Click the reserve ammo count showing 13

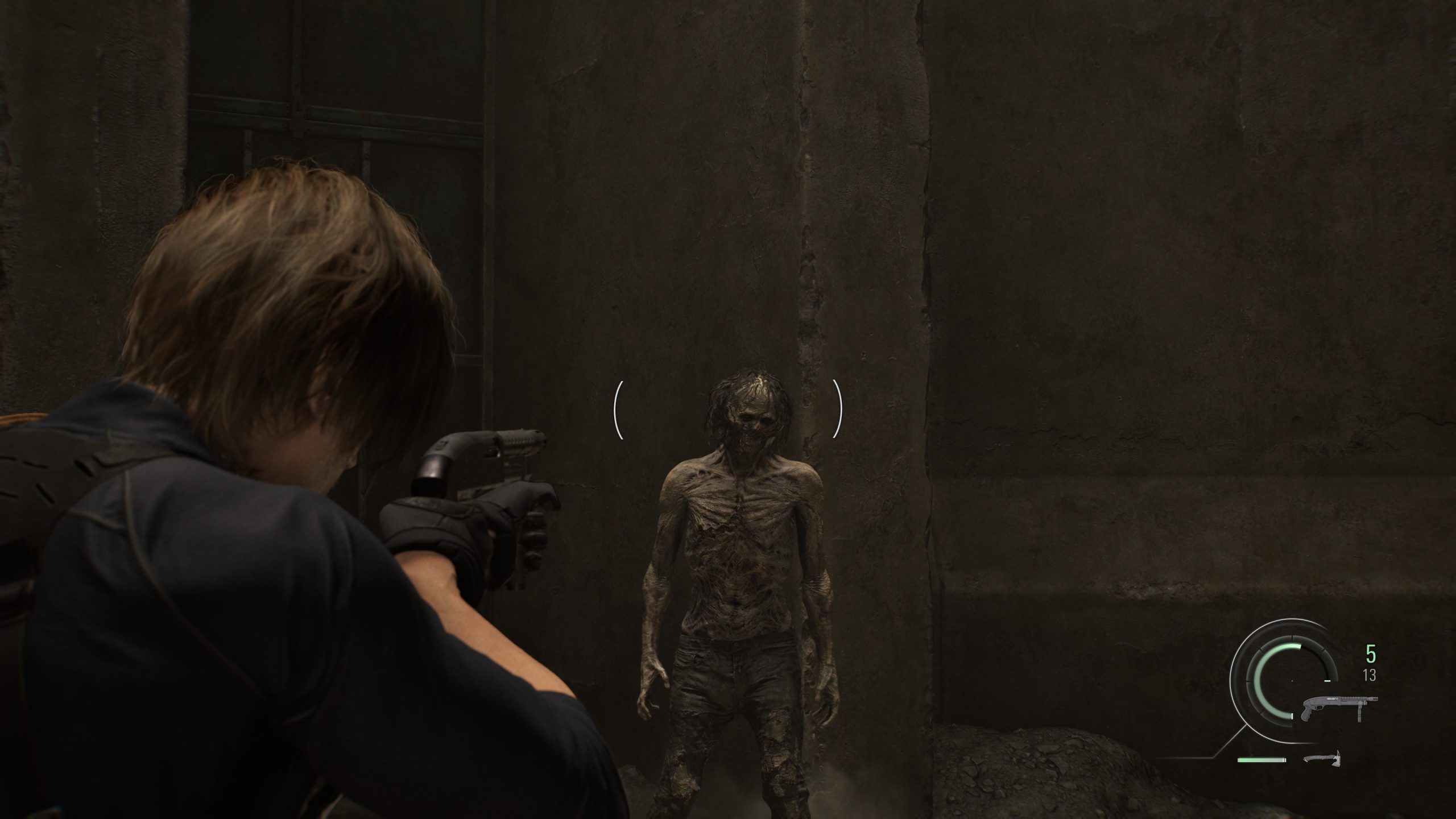click(x=1369, y=675)
